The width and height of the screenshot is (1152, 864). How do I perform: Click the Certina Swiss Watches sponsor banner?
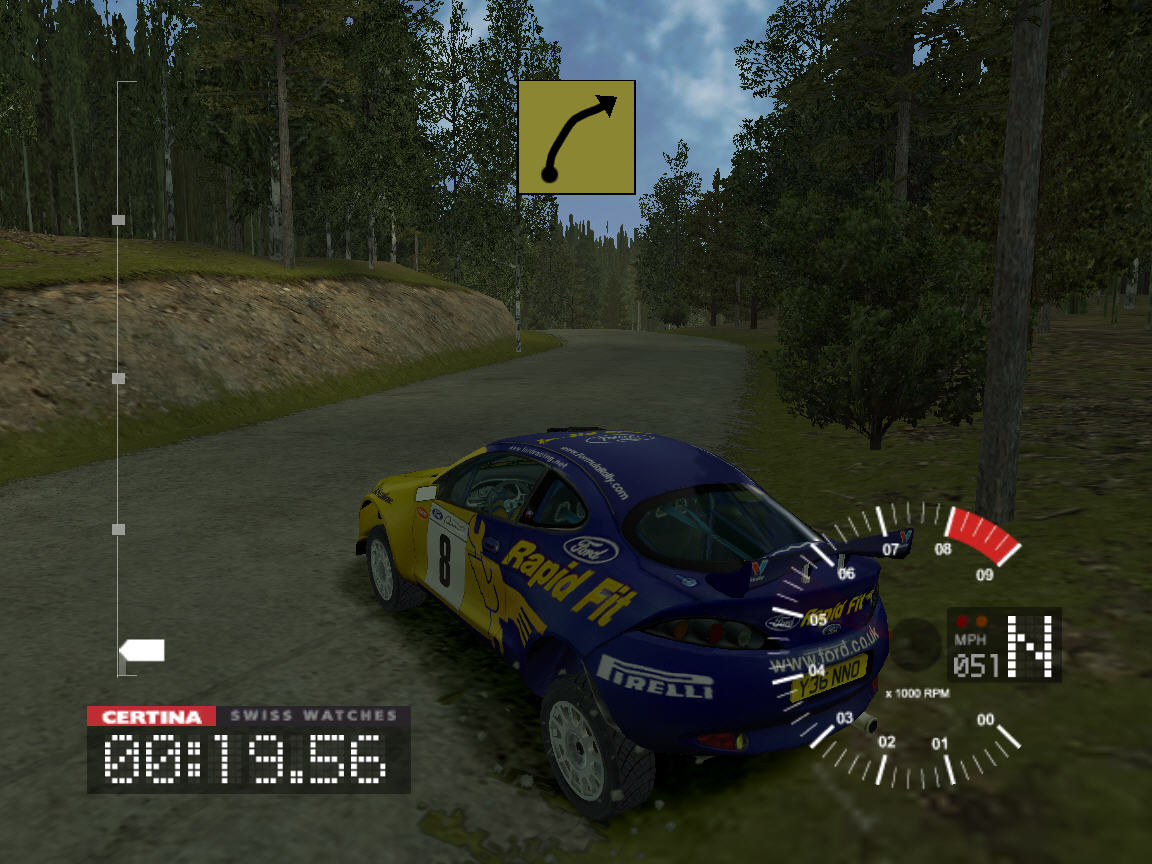(x=248, y=716)
